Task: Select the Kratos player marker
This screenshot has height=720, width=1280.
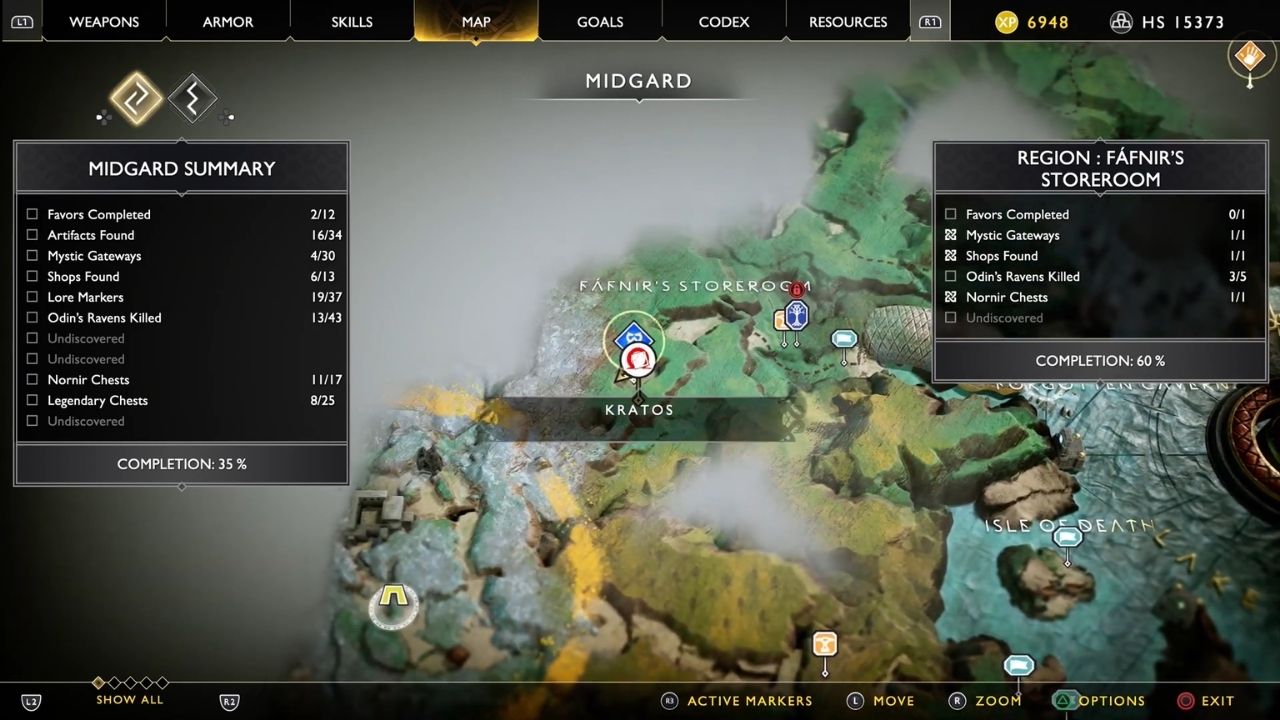Action: pyautogui.click(x=637, y=360)
